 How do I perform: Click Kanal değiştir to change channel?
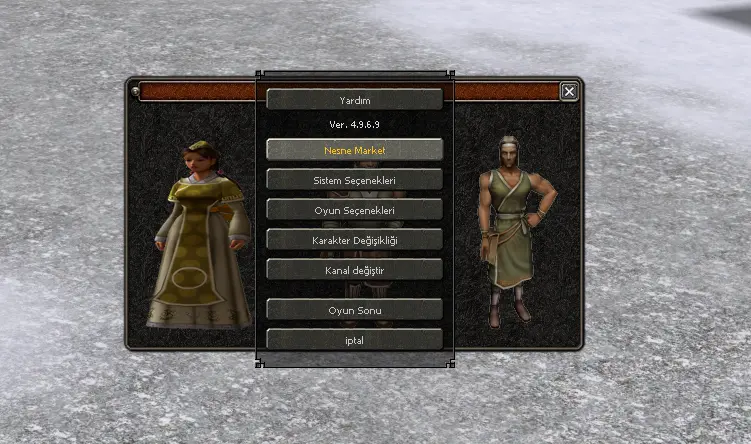354,270
